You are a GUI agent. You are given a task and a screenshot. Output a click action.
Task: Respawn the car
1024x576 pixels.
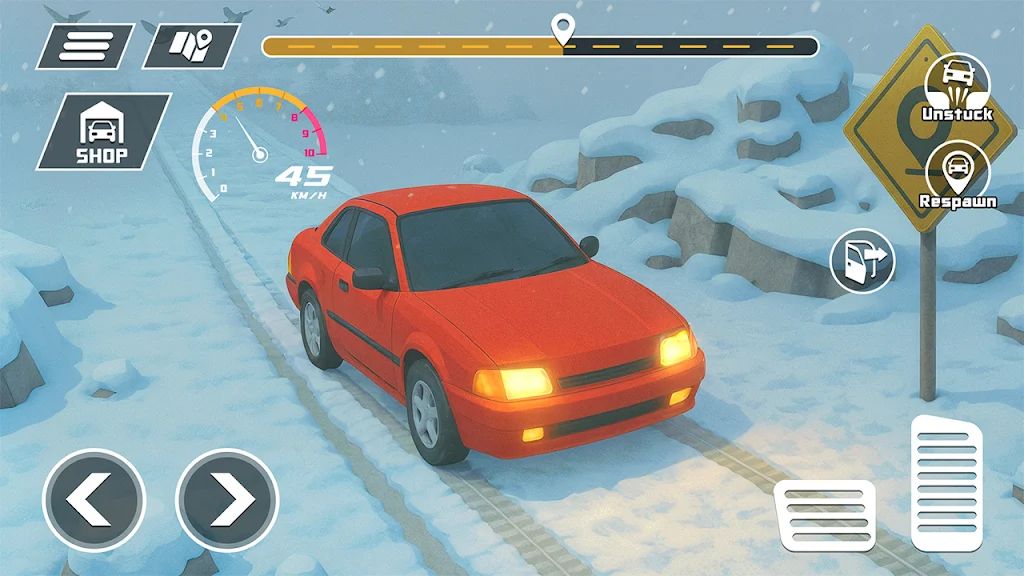[x=957, y=174]
